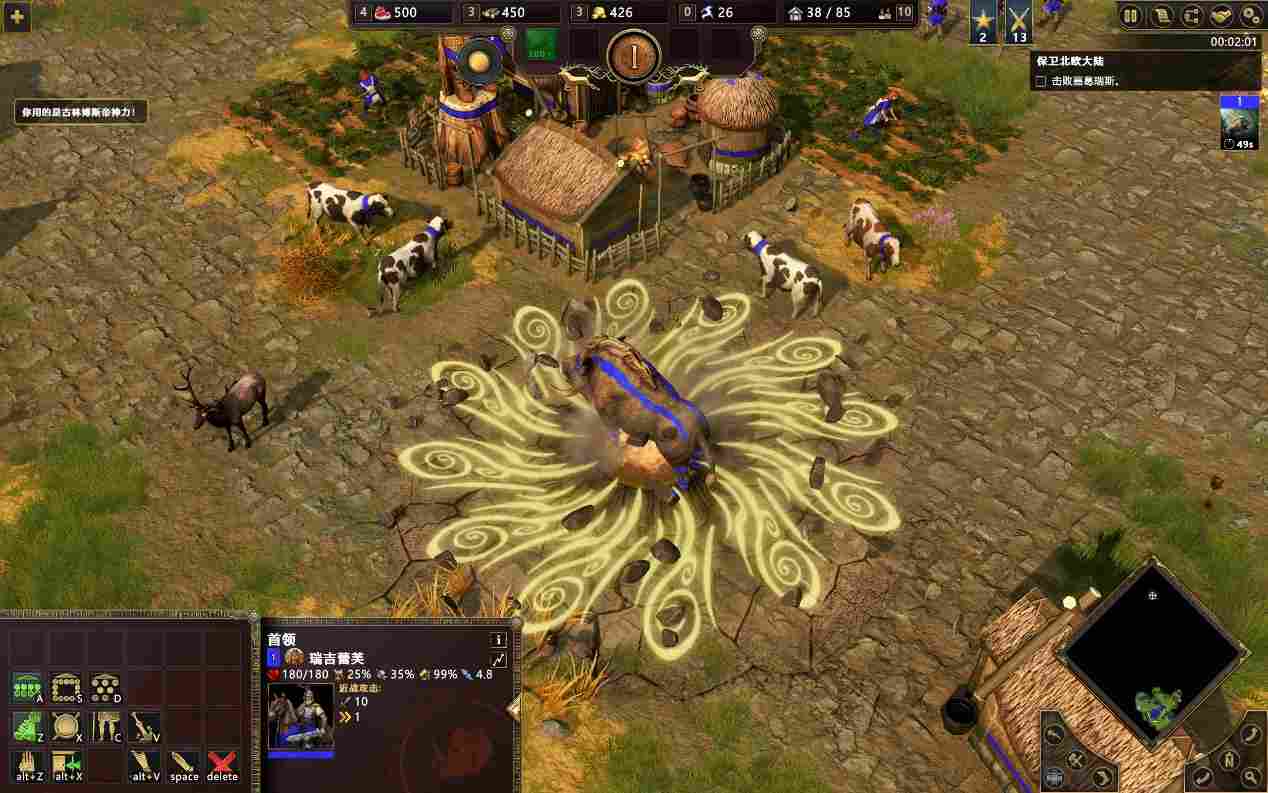Screen dimensions: 1268x793
Task: Activate the command labeled space
Action: click(x=184, y=765)
